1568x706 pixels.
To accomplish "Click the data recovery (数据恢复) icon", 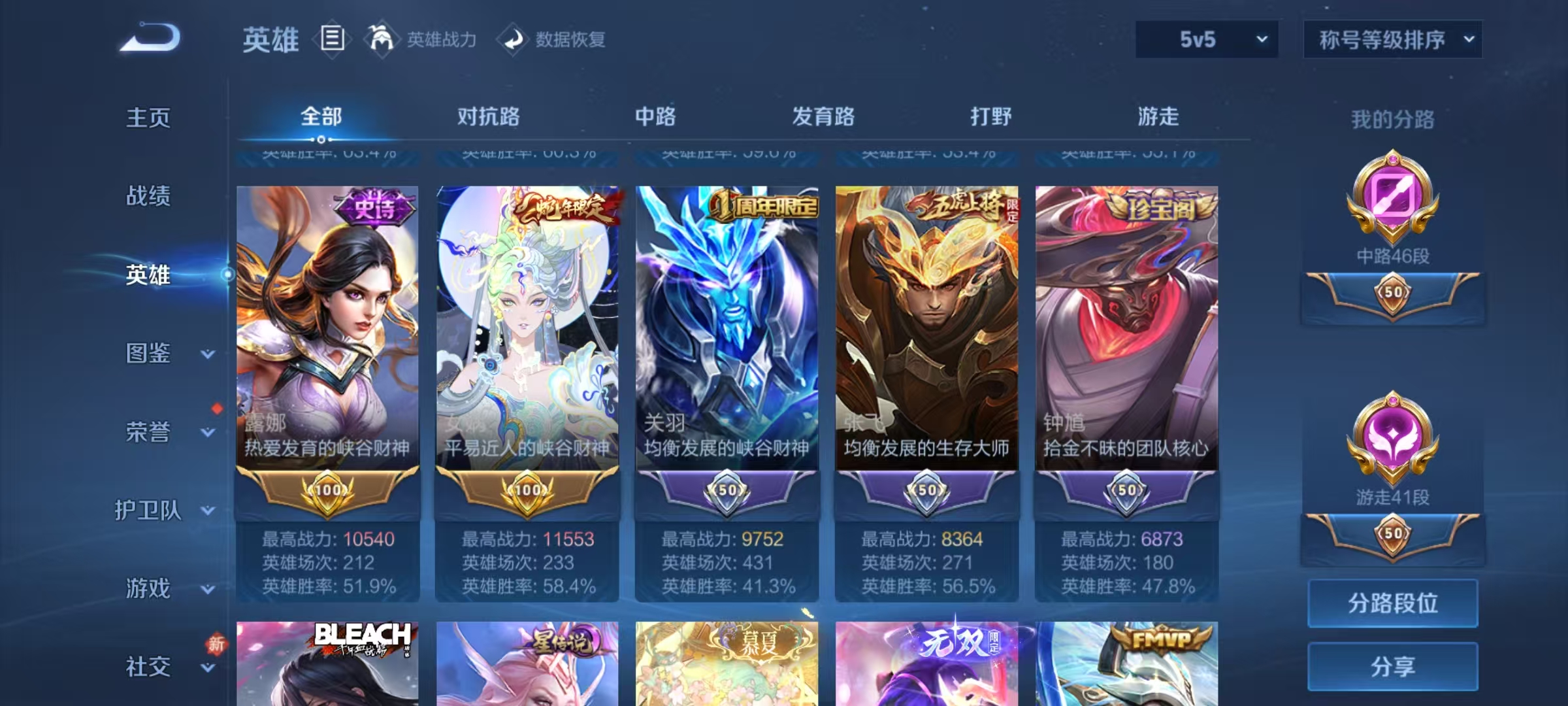I will (x=514, y=39).
